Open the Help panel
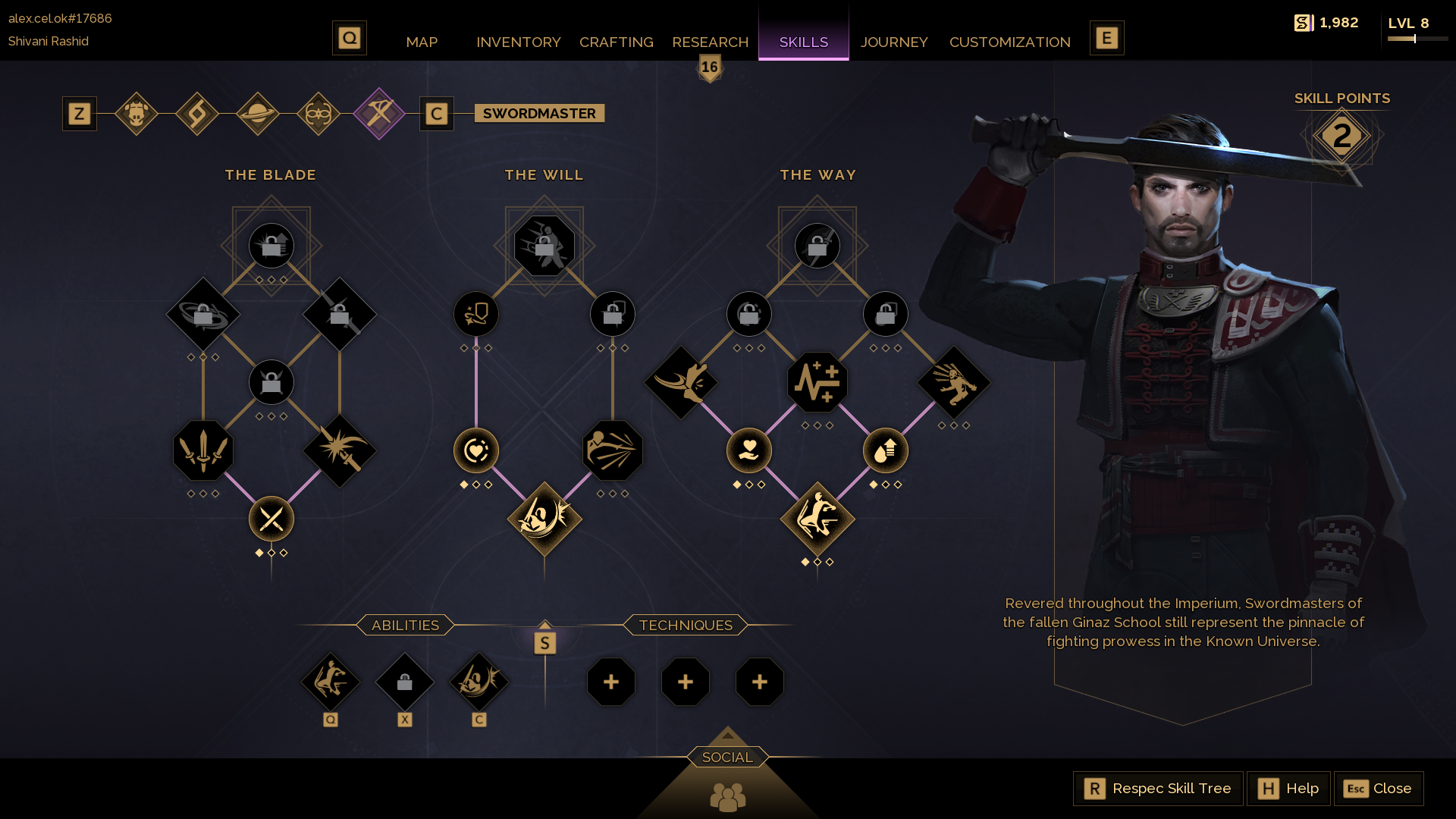The width and height of the screenshot is (1456, 819). click(1288, 789)
